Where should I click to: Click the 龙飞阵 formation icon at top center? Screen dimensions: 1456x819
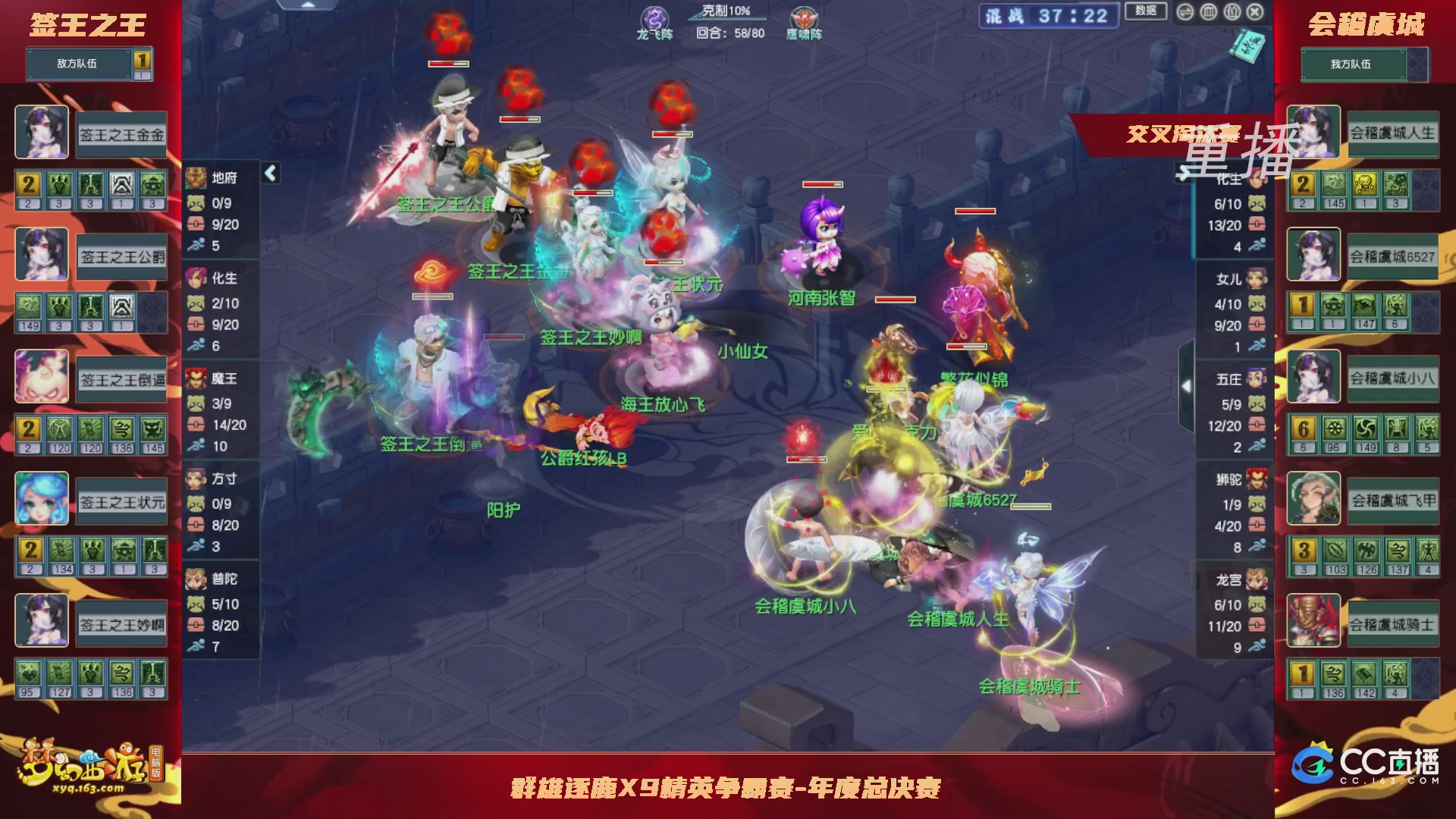coord(654,18)
